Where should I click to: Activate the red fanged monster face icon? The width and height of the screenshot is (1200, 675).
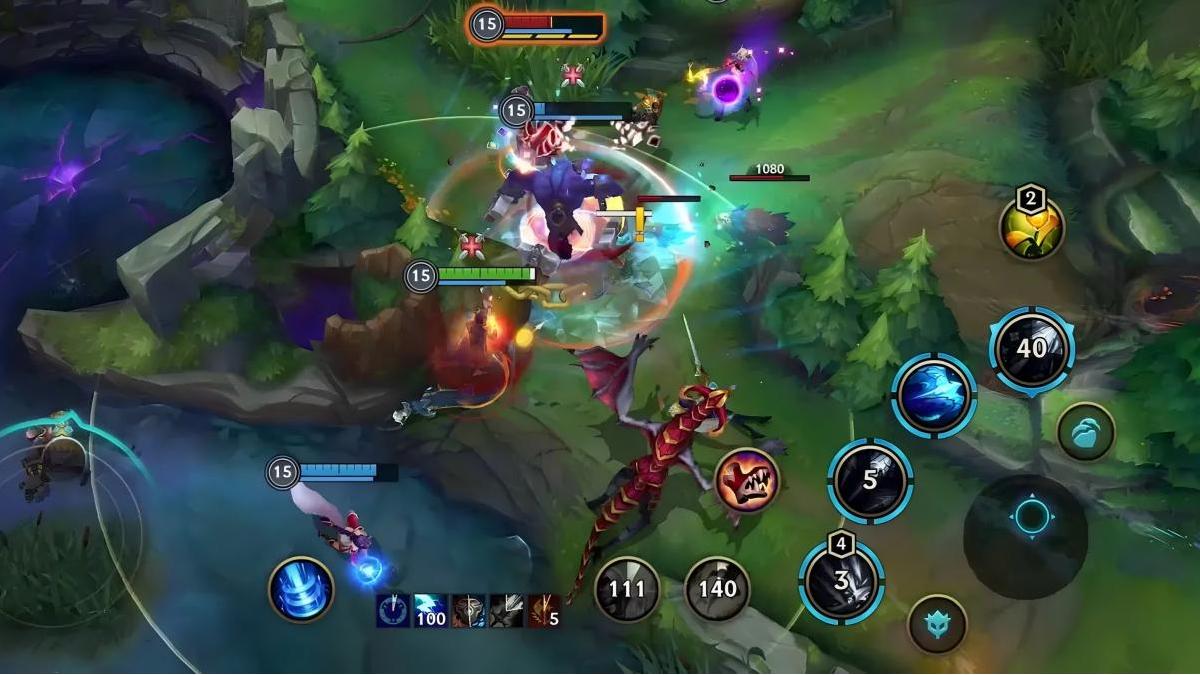tap(747, 480)
